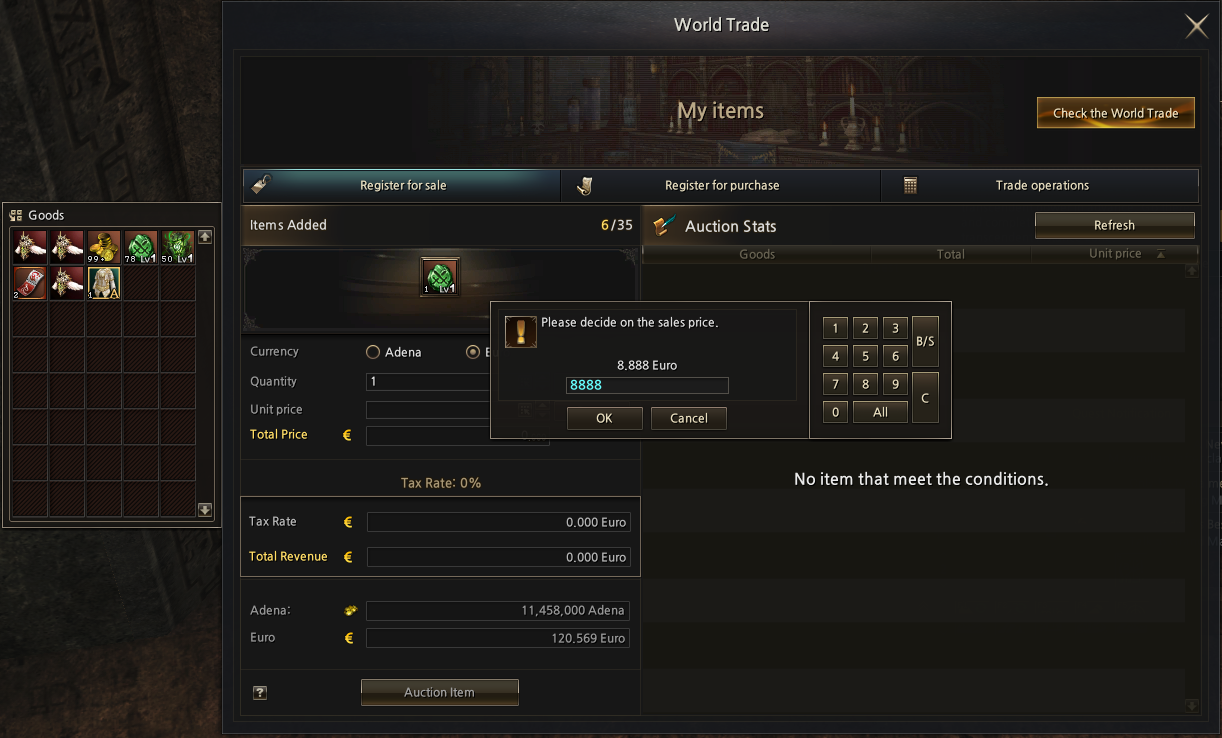
Task: Cancel the sales price dialog
Action: pos(688,418)
